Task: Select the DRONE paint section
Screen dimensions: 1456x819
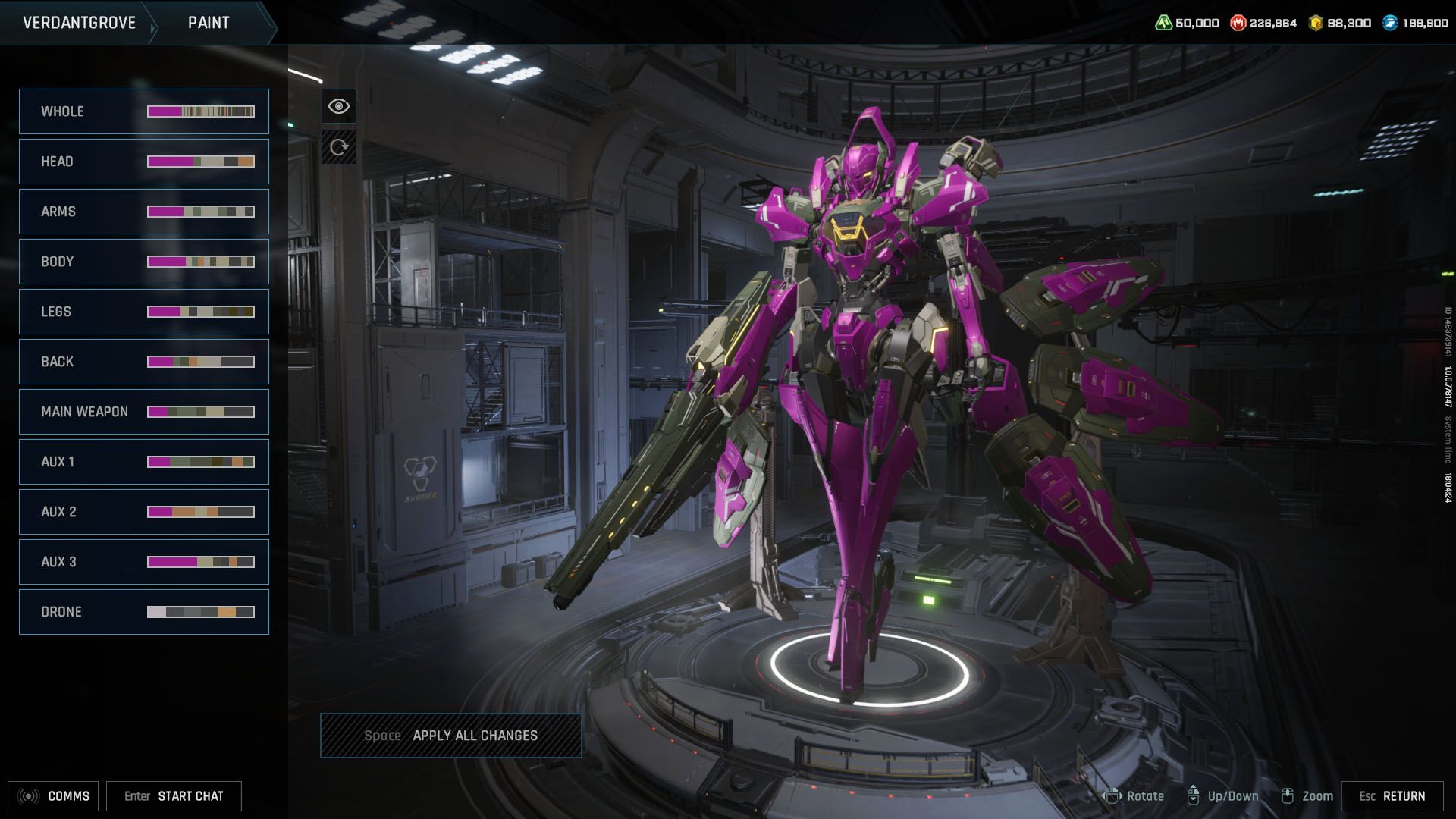Action: tap(144, 611)
